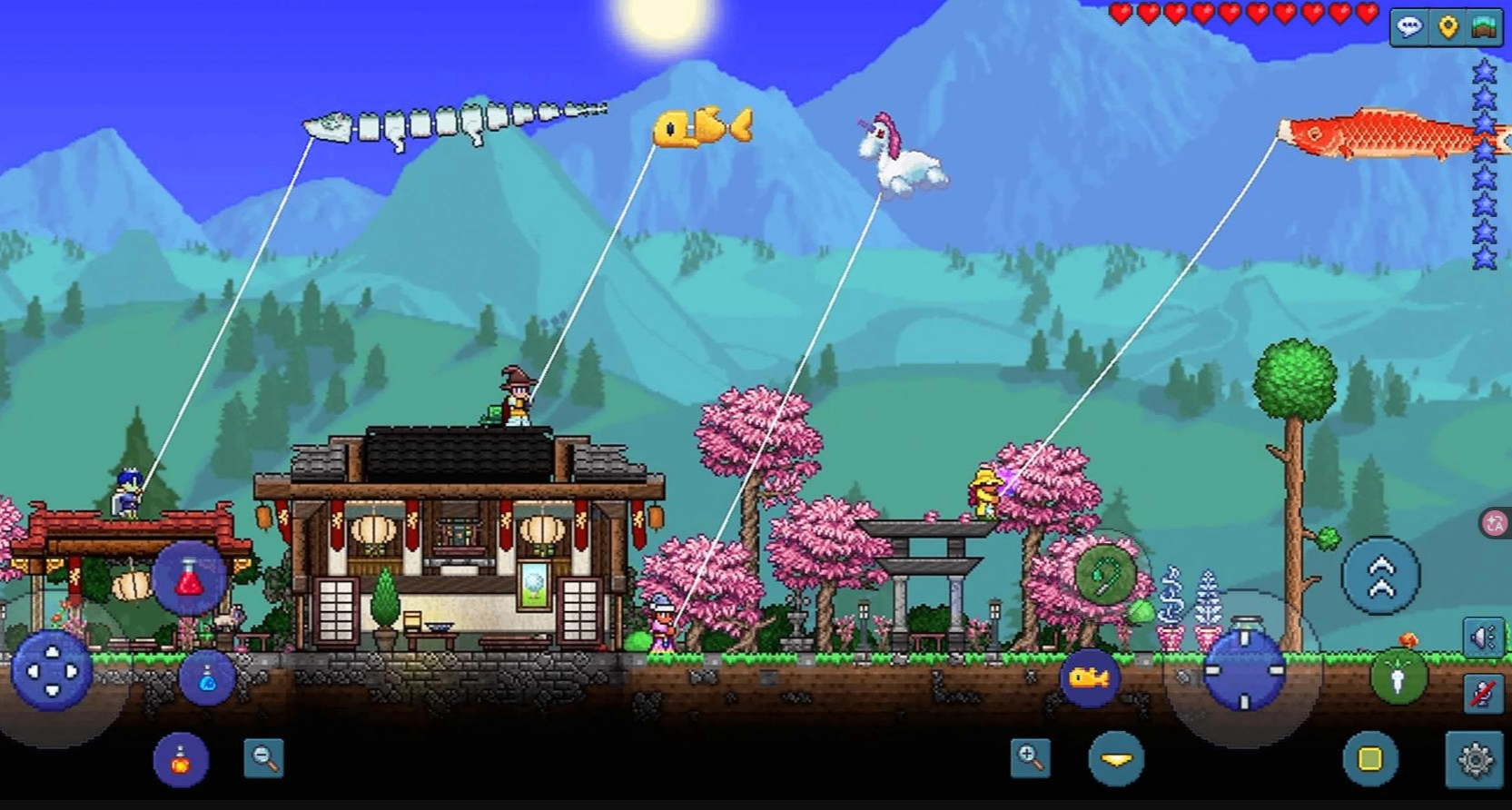Tap the double-arrow jump button
Image resolution: width=1512 pixels, height=810 pixels.
pos(1380,577)
